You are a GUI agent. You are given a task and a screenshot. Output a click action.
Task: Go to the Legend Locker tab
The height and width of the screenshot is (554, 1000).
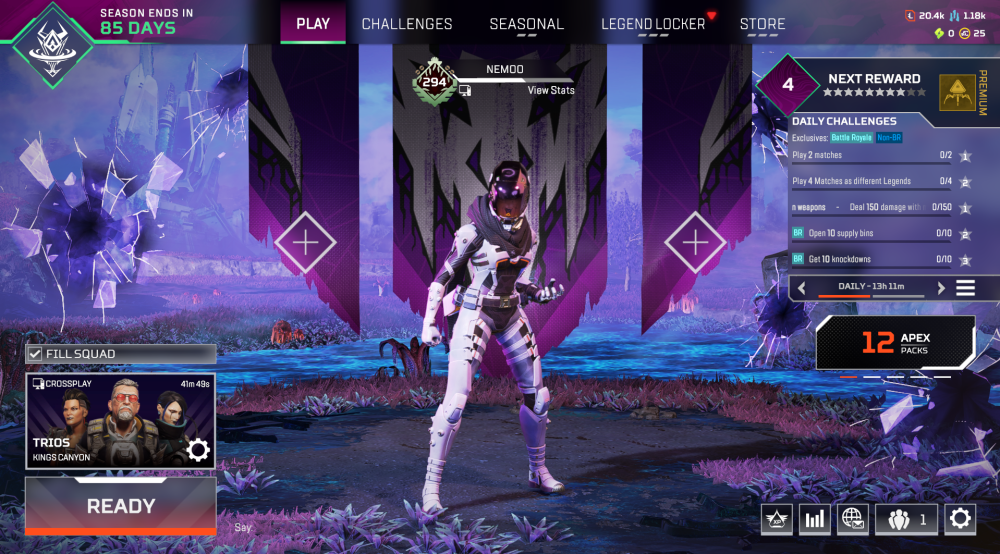[x=653, y=24]
